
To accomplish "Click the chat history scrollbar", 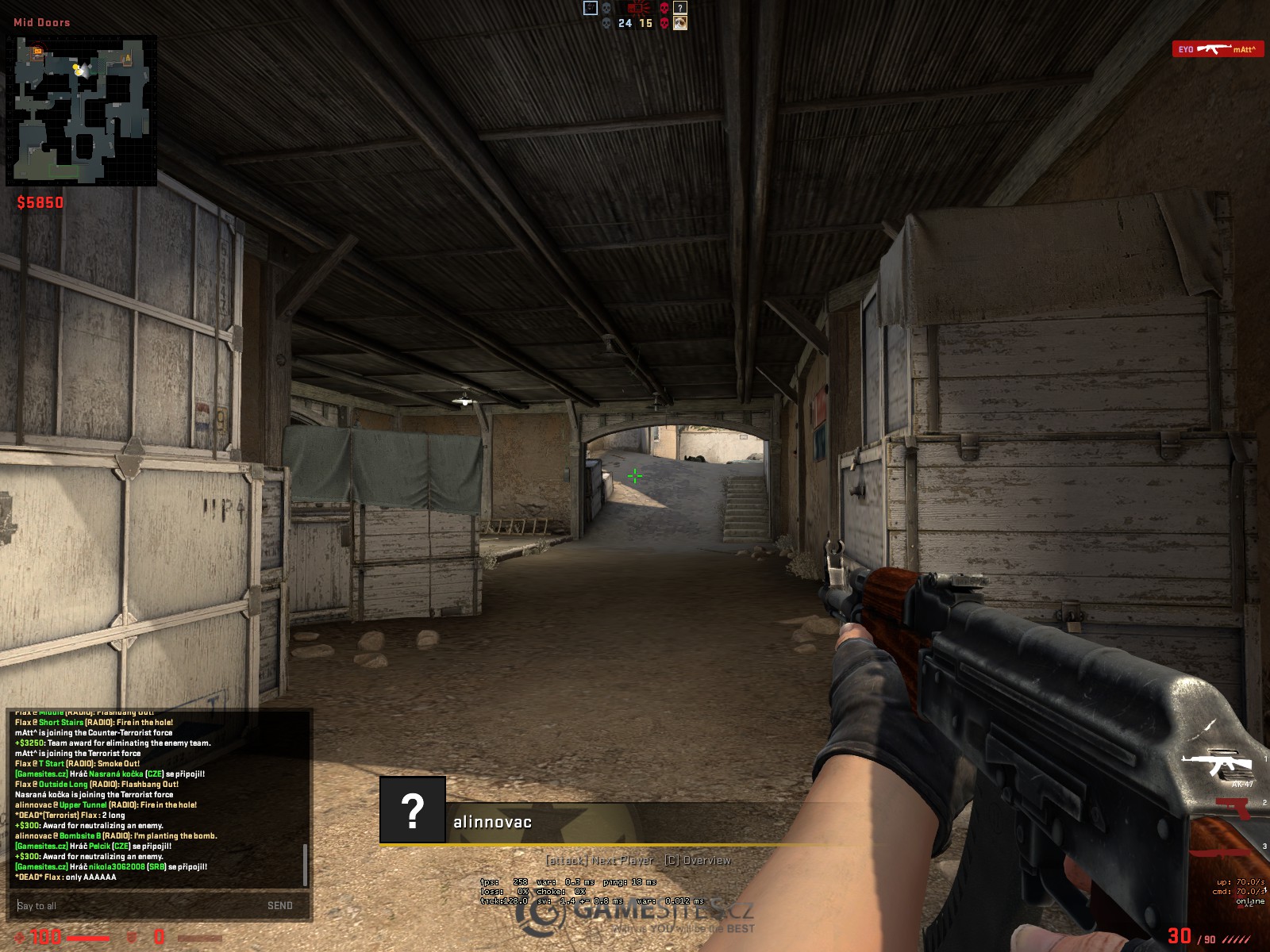I will coord(305,864).
